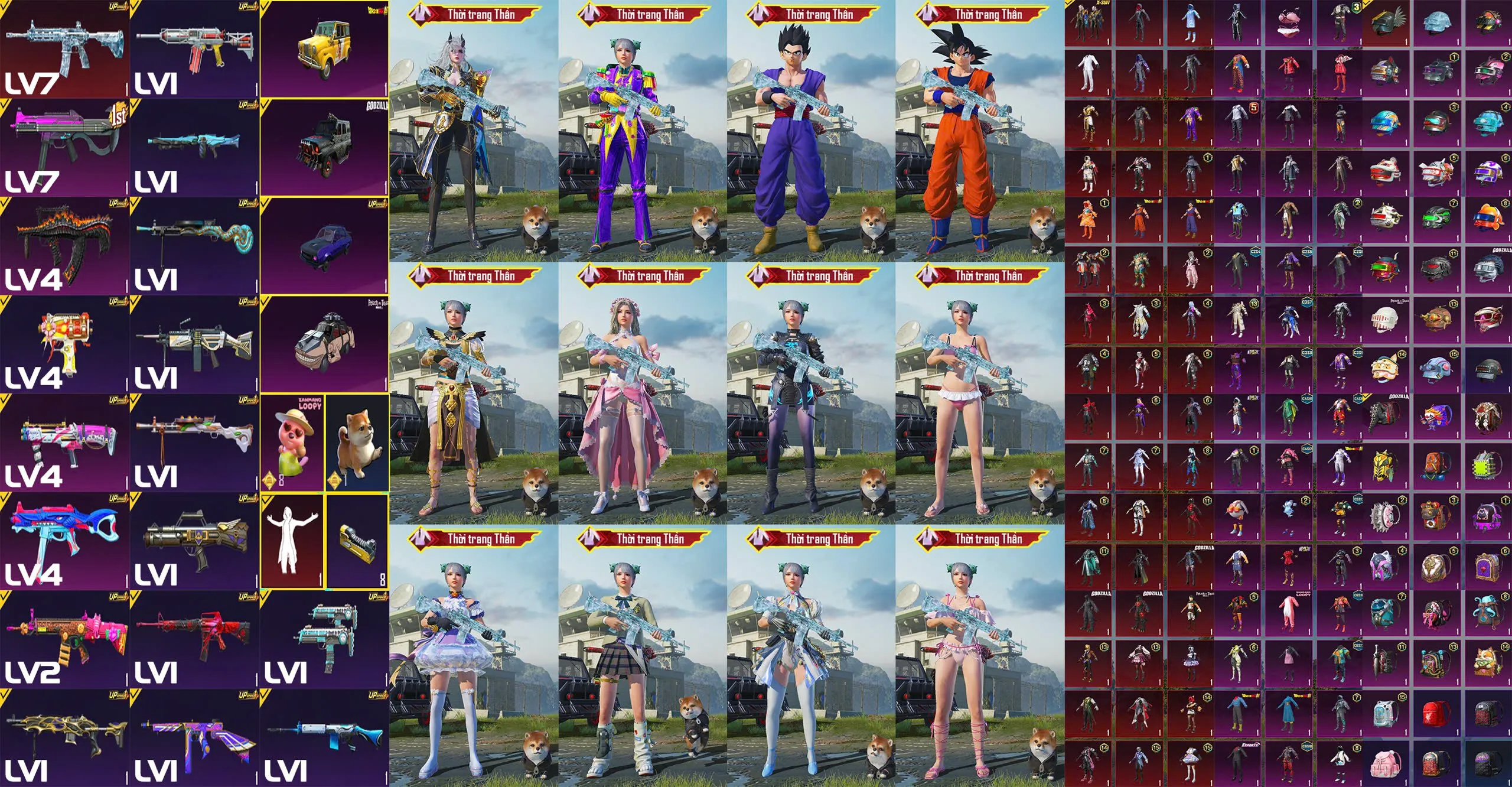The width and height of the screenshot is (1512, 787).
Task: Select the twin teal submachine guns tile
Action: pyautogui.click(x=324, y=639)
